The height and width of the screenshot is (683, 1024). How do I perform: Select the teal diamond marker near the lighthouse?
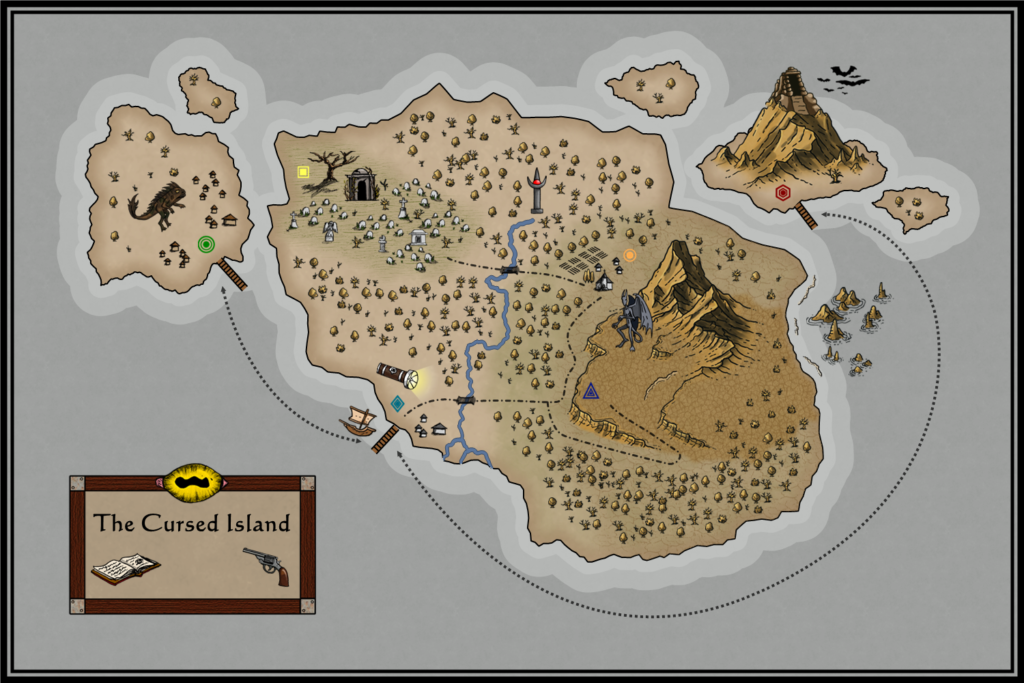point(398,404)
